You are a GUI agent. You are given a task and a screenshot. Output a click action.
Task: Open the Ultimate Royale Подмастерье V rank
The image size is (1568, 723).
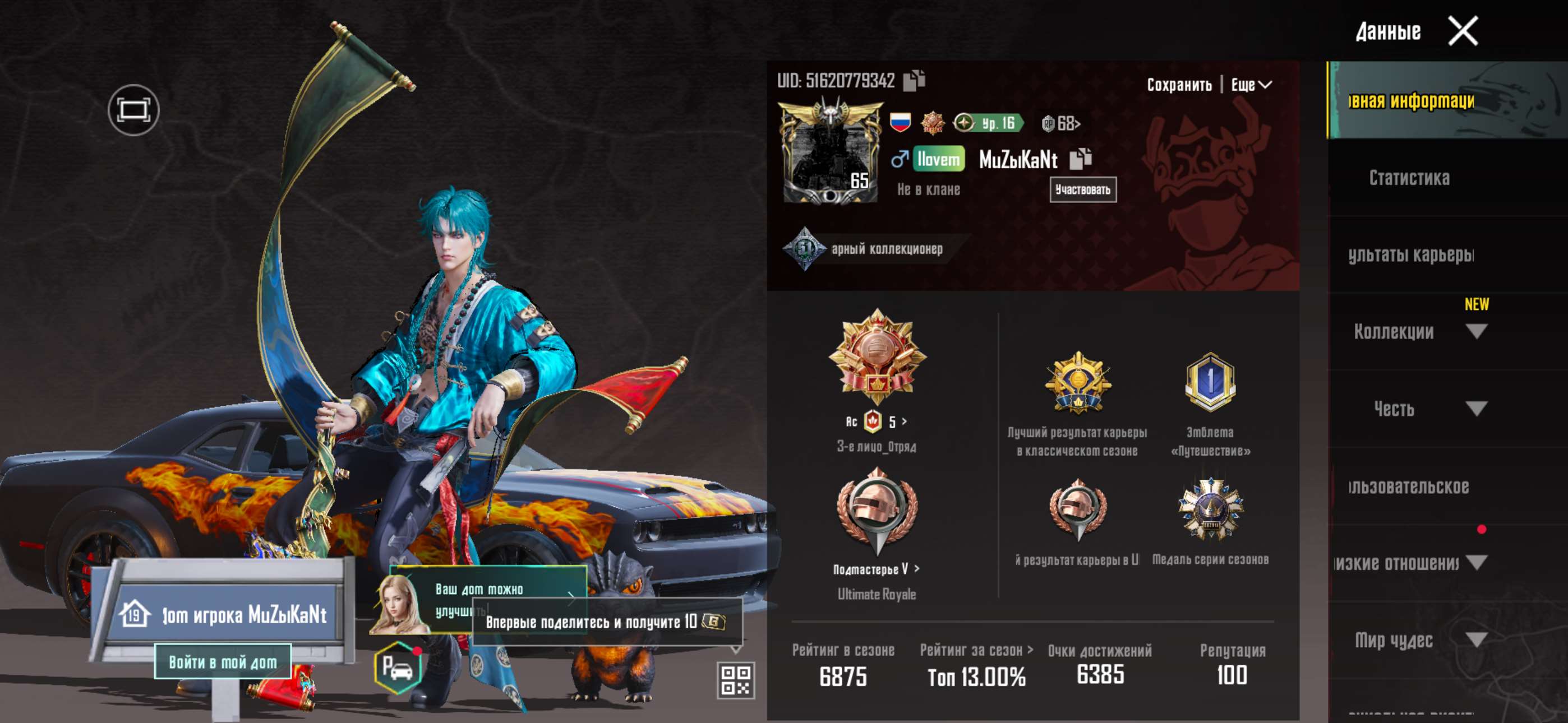[877, 569]
